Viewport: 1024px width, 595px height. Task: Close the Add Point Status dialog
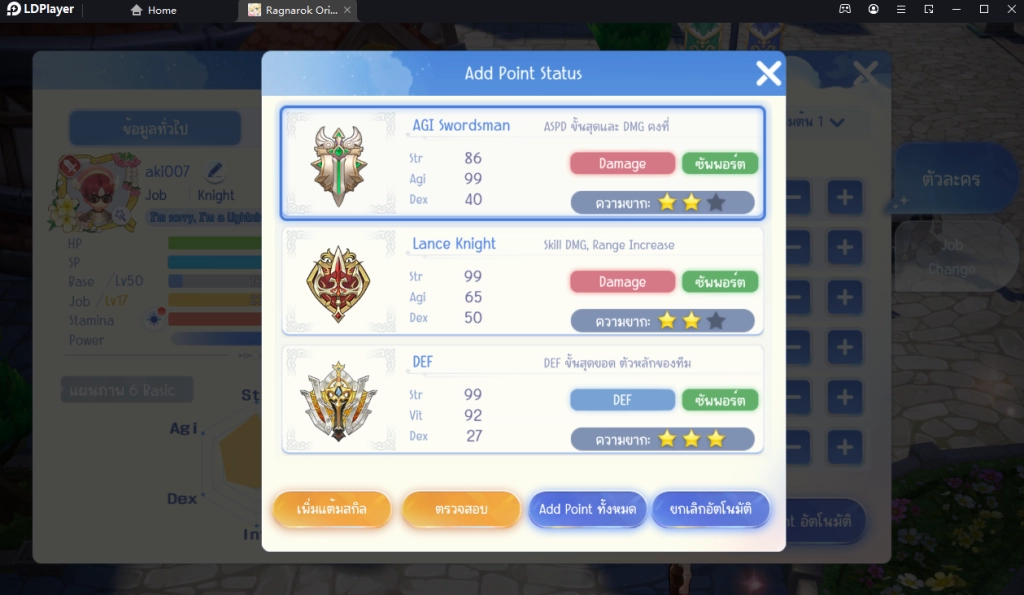coord(768,73)
